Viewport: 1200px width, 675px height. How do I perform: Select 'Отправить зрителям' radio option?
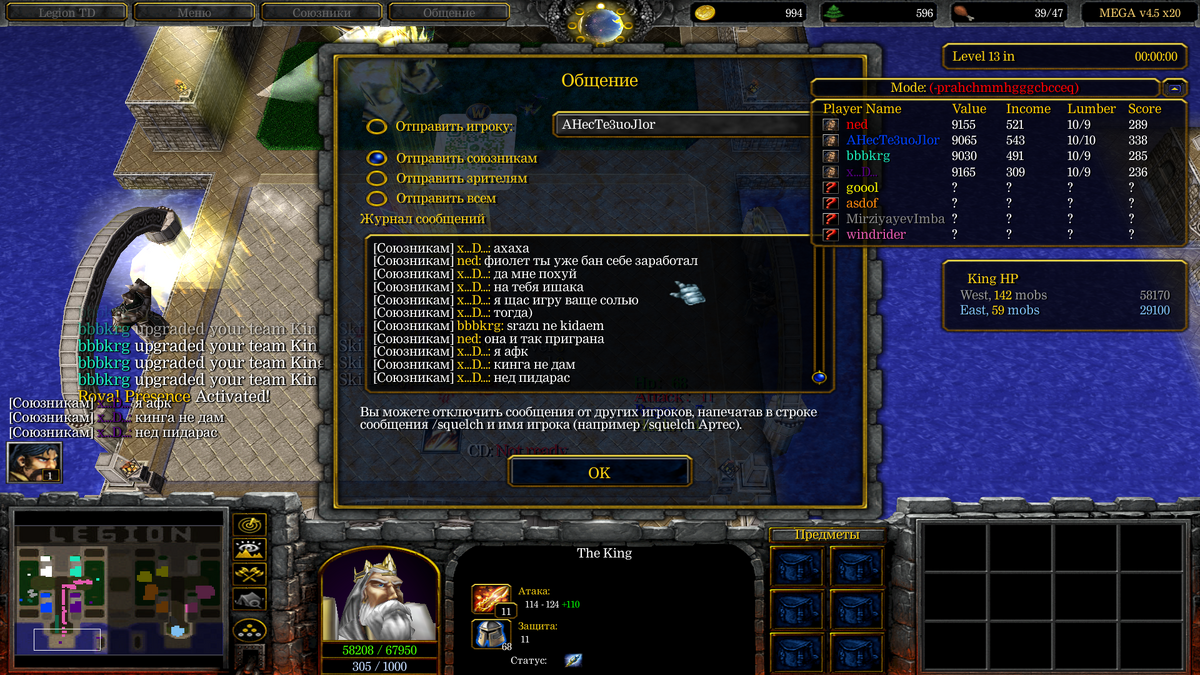[377, 178]
